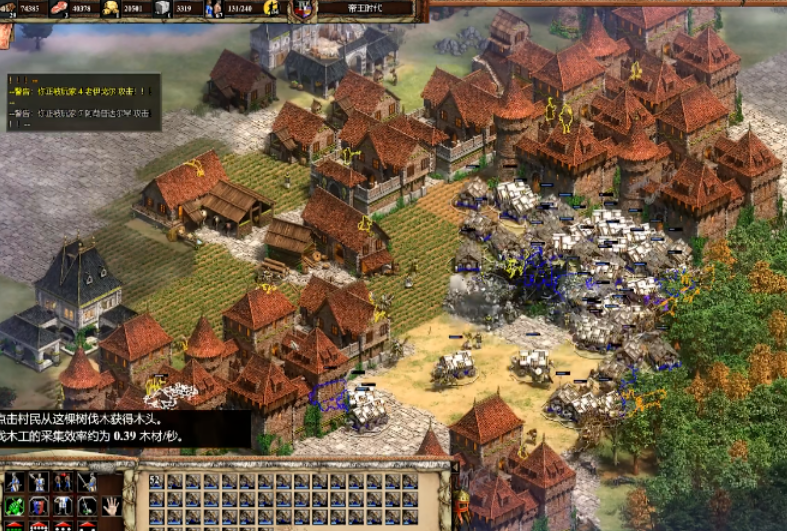The height and width of the screenshot is (531, 787).
Task: Click the open hand stop command
Action: tap(111, 506)
